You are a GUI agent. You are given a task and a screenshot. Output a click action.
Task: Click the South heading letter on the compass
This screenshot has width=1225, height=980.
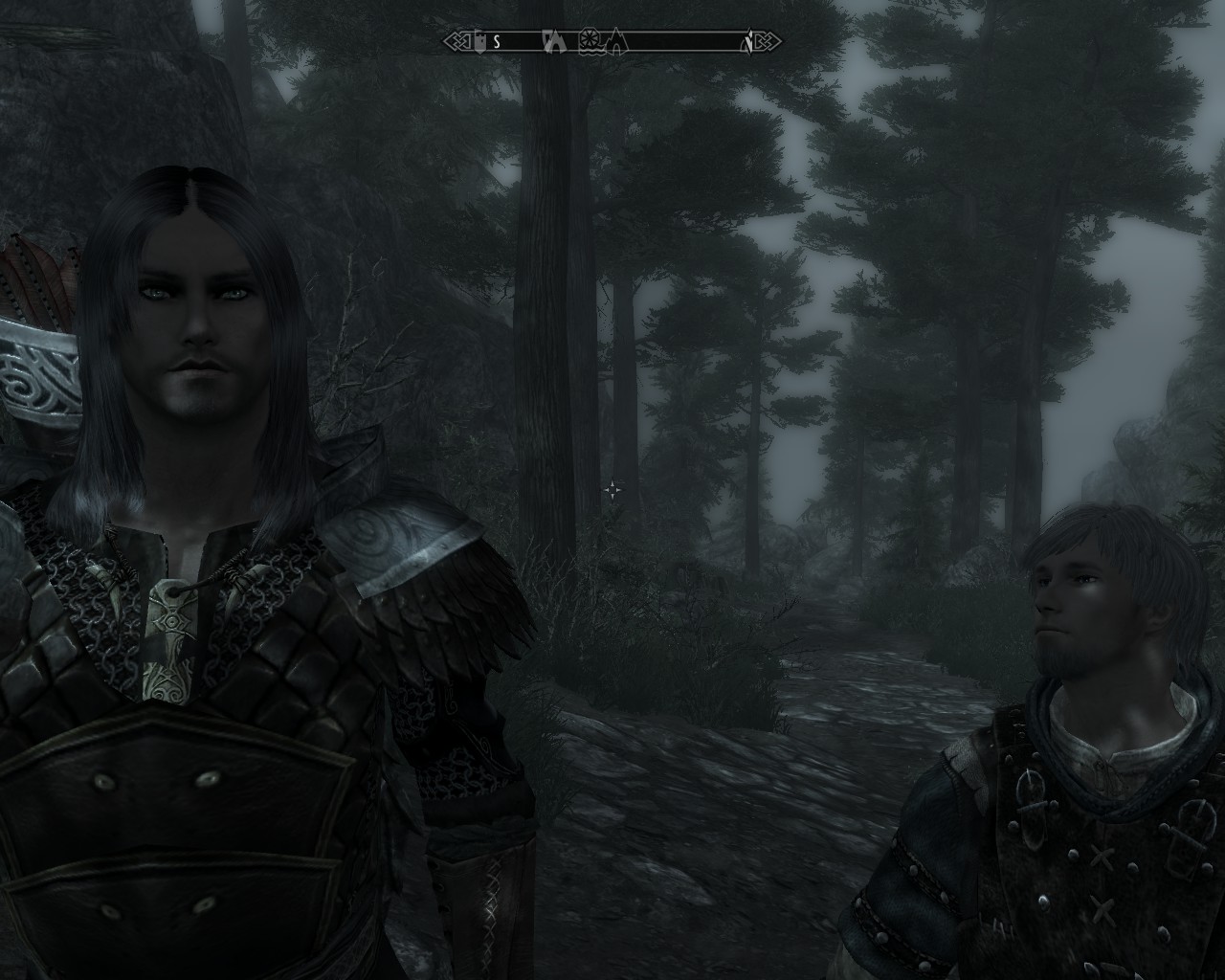click(x=497, y=41)
